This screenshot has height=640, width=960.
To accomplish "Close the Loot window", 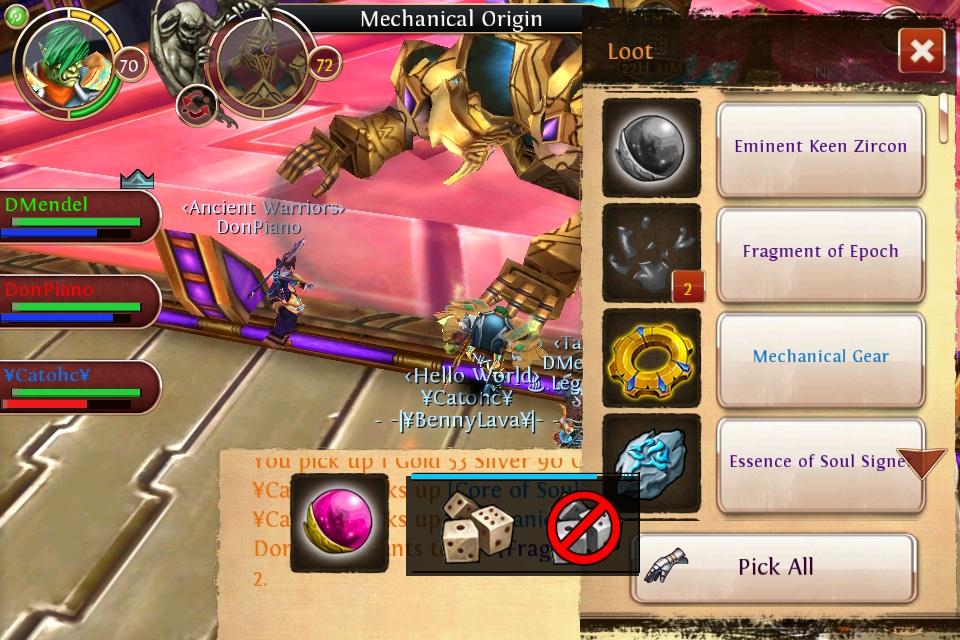I will point(921,51).
